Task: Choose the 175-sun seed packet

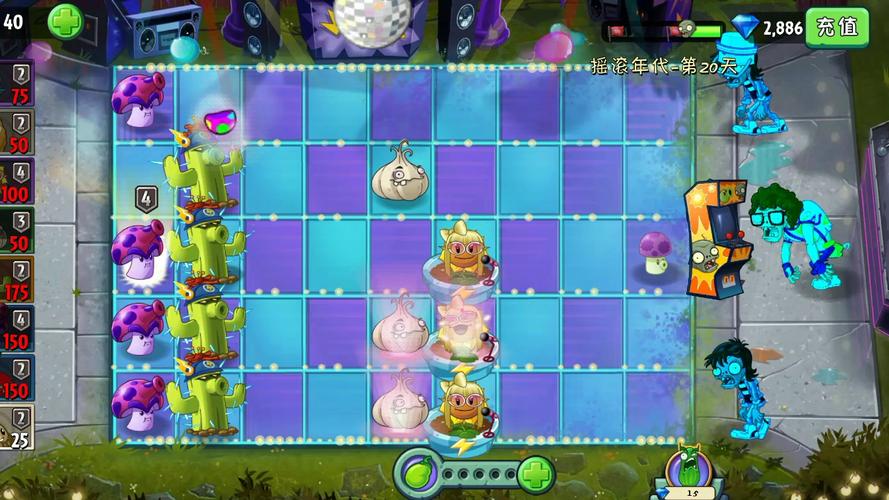Action: pos(17,278)
